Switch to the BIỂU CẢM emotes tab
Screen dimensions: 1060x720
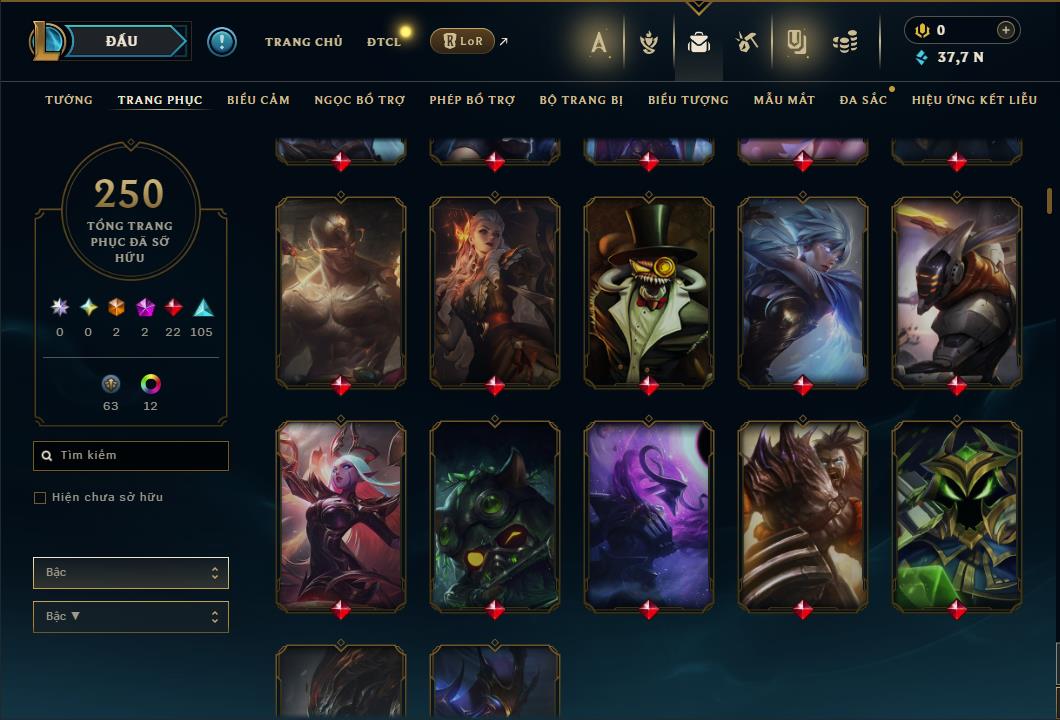point(258,100)
